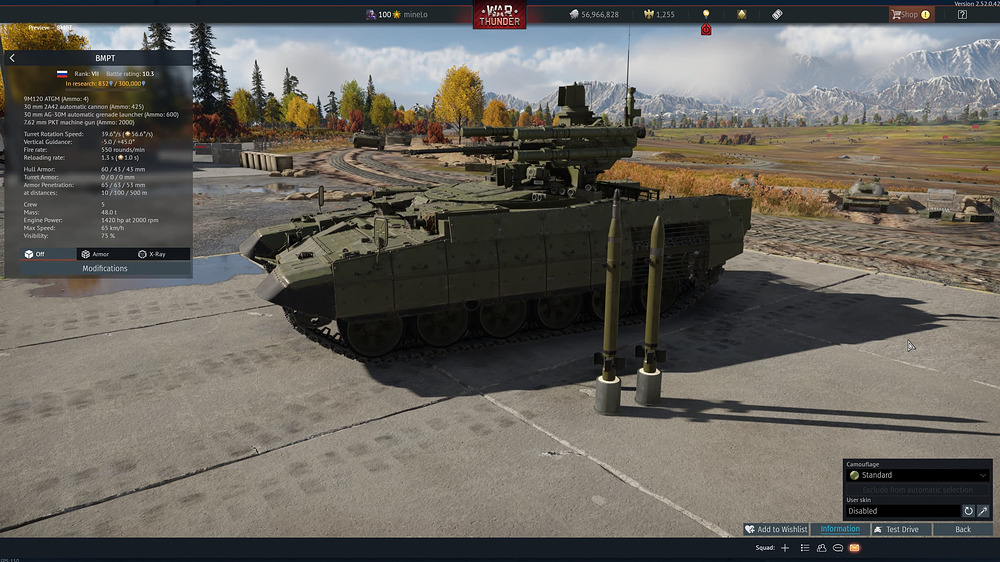This screenshot has width=1000, height=562.
Task: Open the contacts icon in the squad bar
Action: [821, 548]
